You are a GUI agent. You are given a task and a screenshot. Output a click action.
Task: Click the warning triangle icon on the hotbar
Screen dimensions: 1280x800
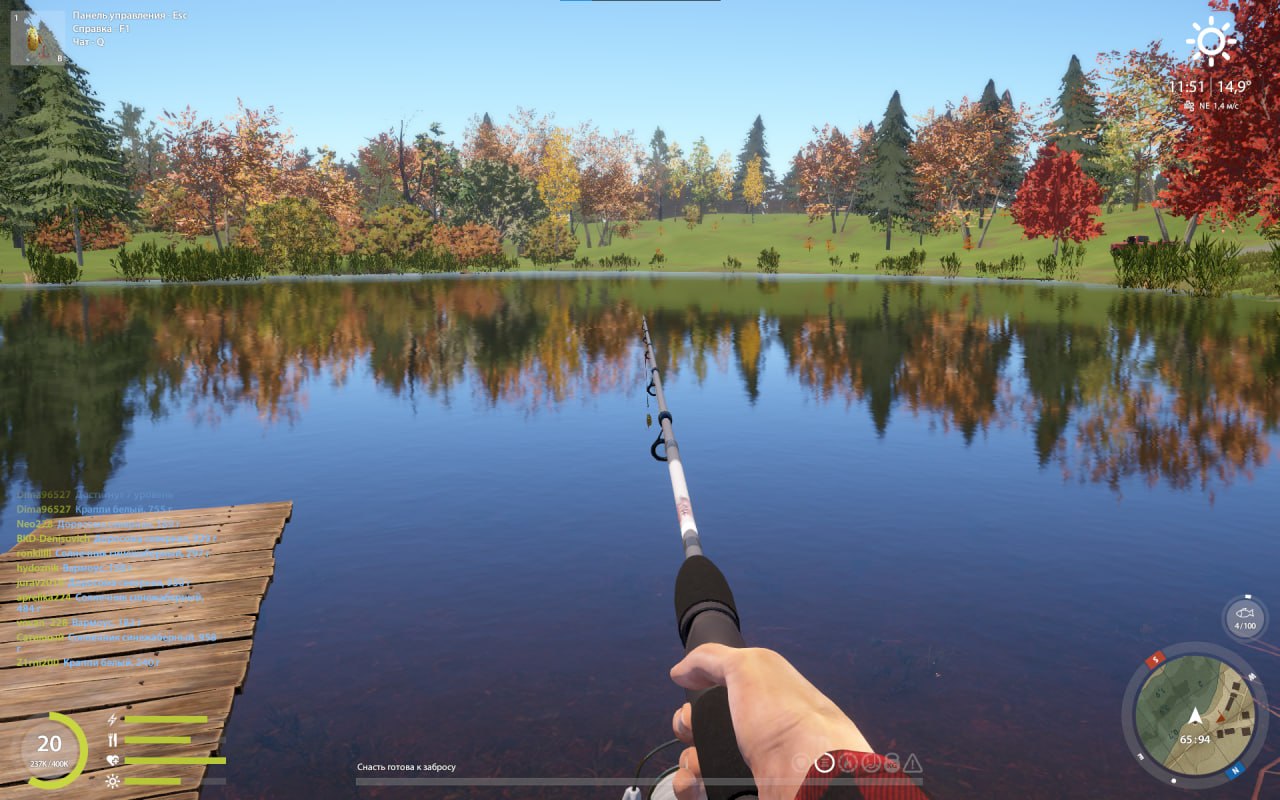point(913,763)
